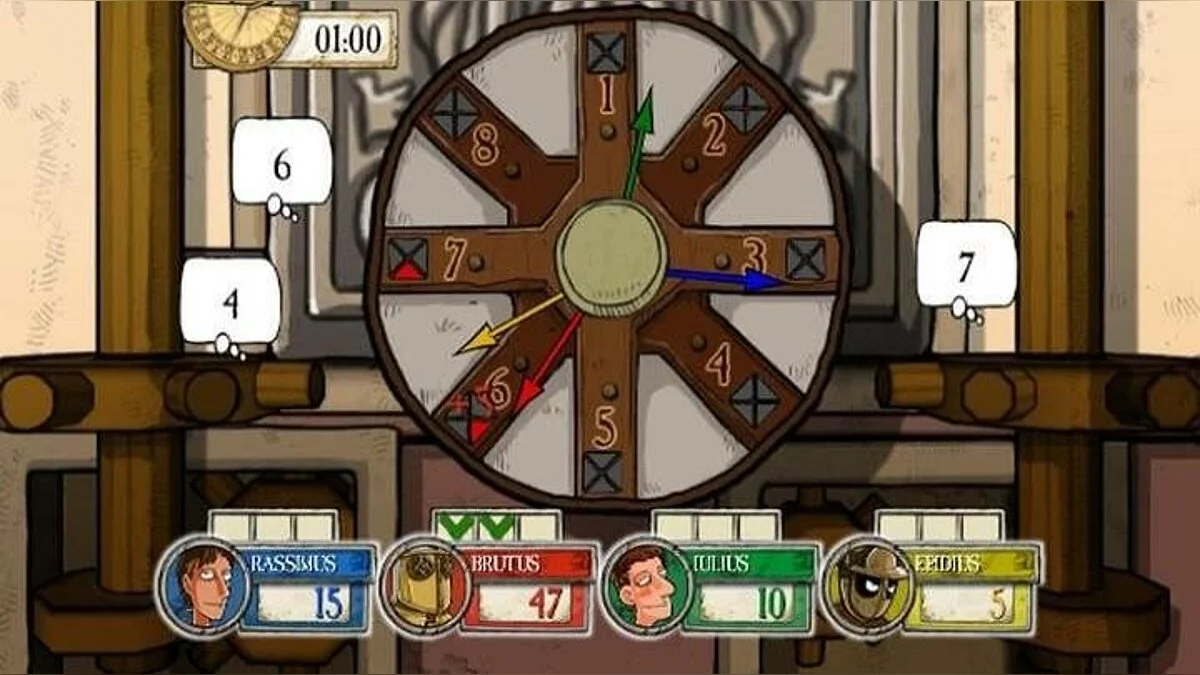The height and width of the screenshot is (675, 1200).
Task: Choose spoke number 5 on the wheel
Action: point(603,429)
